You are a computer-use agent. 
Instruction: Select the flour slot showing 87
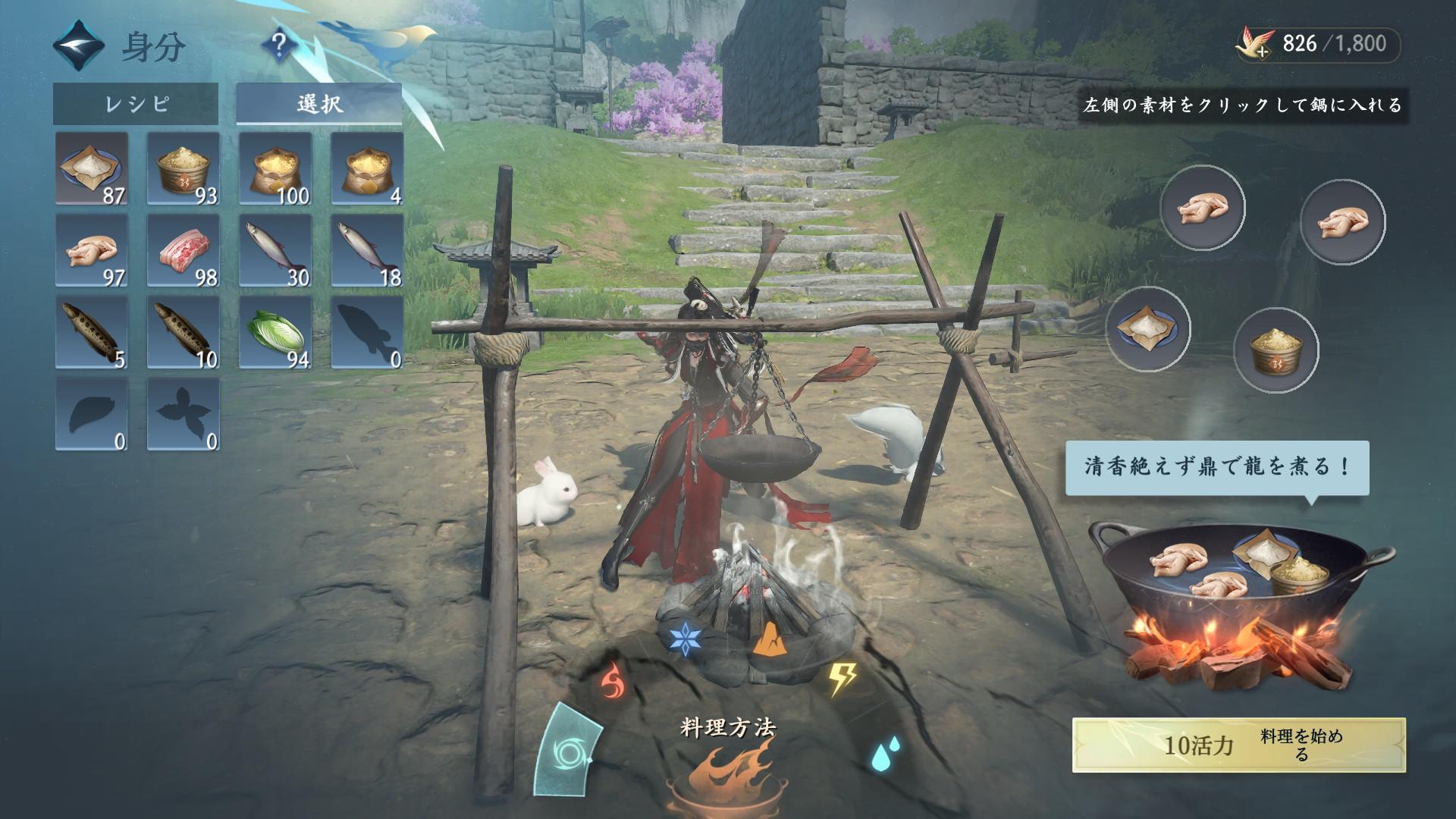click(x=92, y=169)
